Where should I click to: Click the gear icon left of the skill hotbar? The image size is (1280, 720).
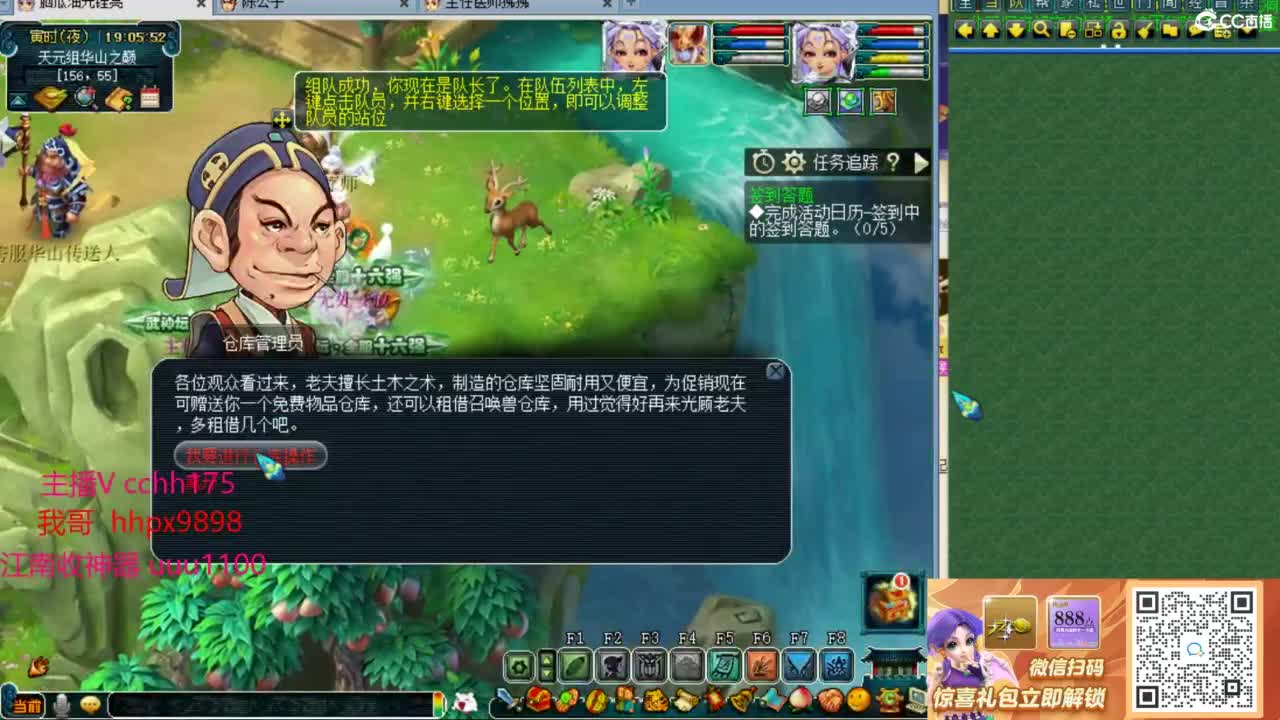pos(518,665)
